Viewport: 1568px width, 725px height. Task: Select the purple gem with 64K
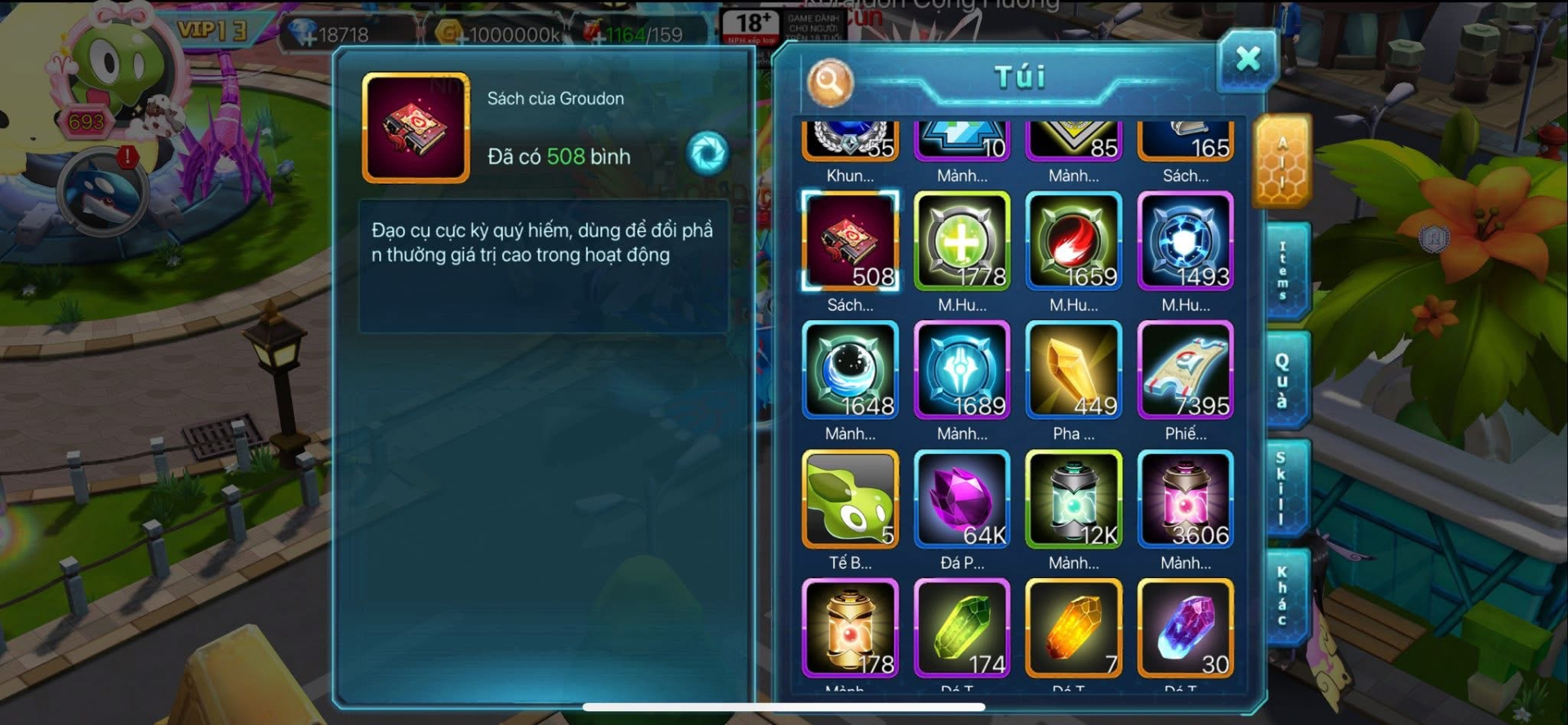[962, 499]
